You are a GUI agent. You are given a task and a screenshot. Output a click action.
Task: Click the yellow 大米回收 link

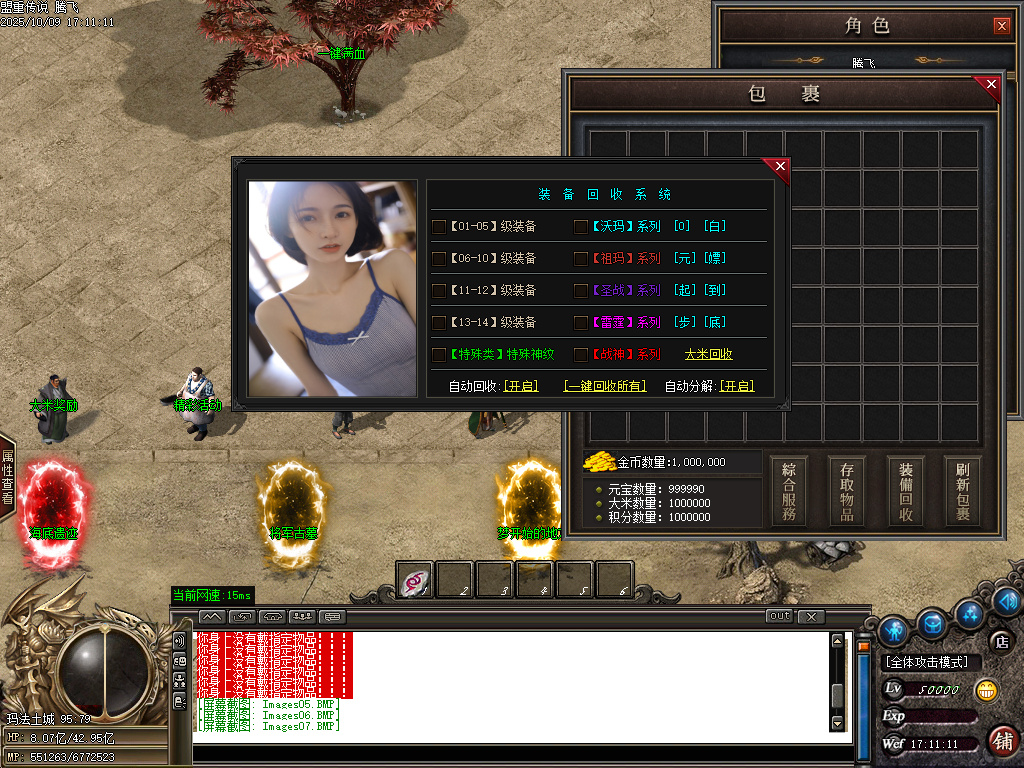pos(708,354)
